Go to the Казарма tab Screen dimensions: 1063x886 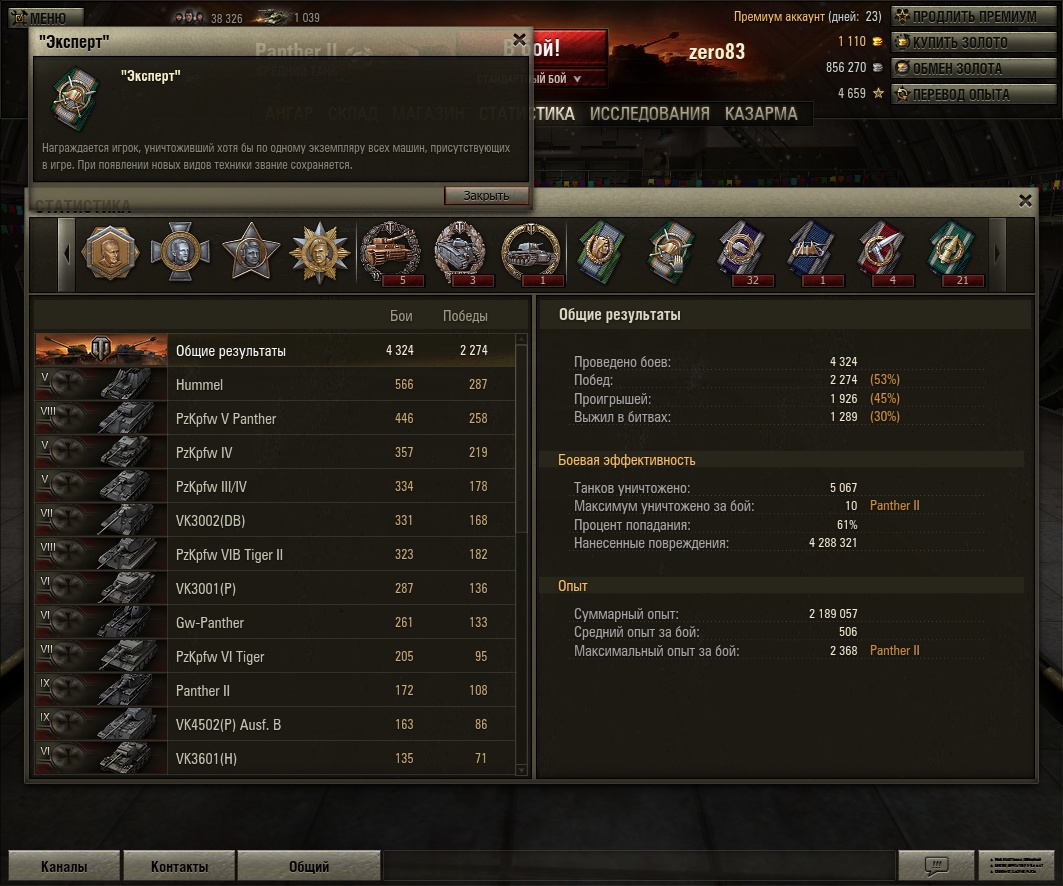coord(761,114)
